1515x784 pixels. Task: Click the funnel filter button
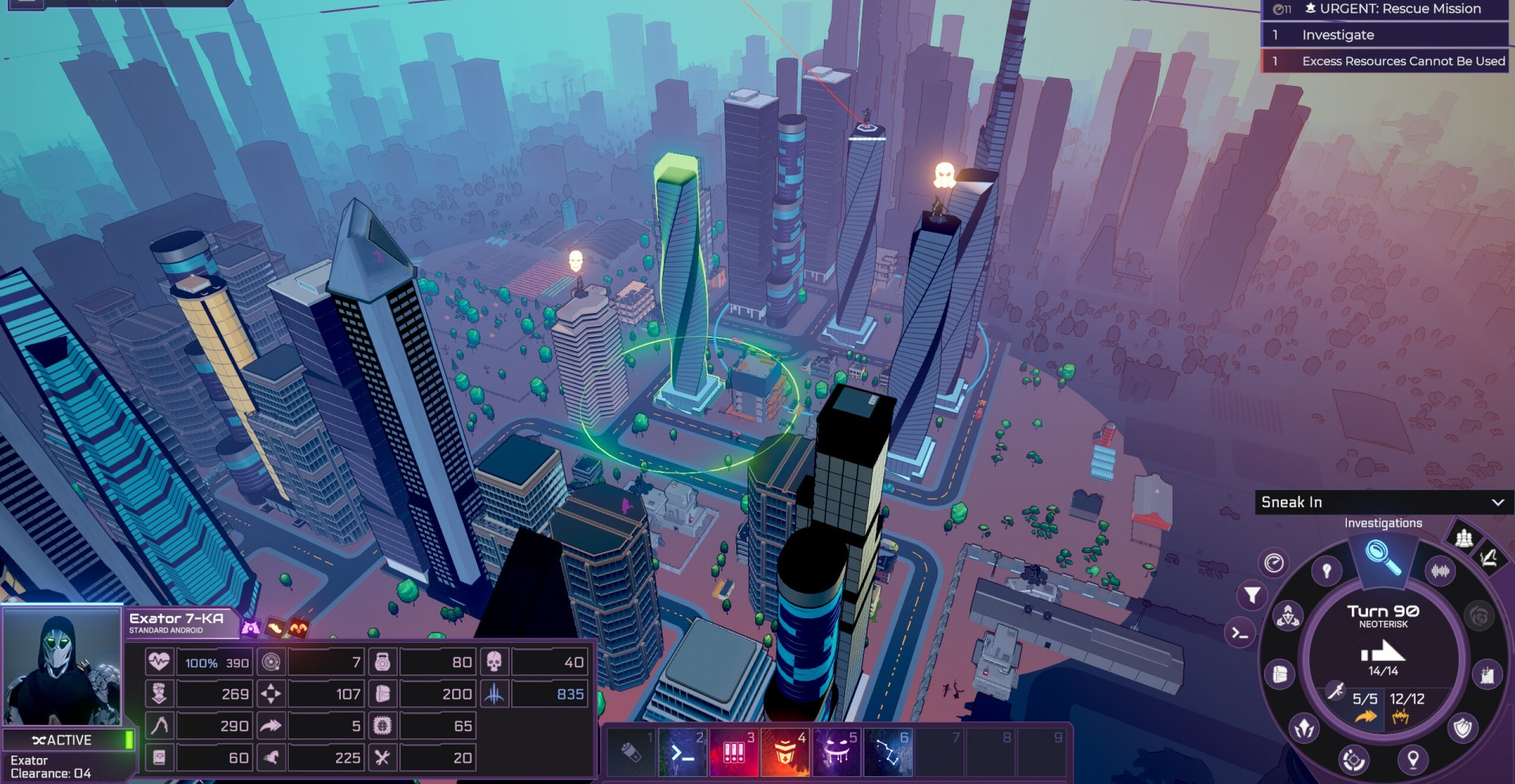pyautogui.click(x=1252, y=595)
